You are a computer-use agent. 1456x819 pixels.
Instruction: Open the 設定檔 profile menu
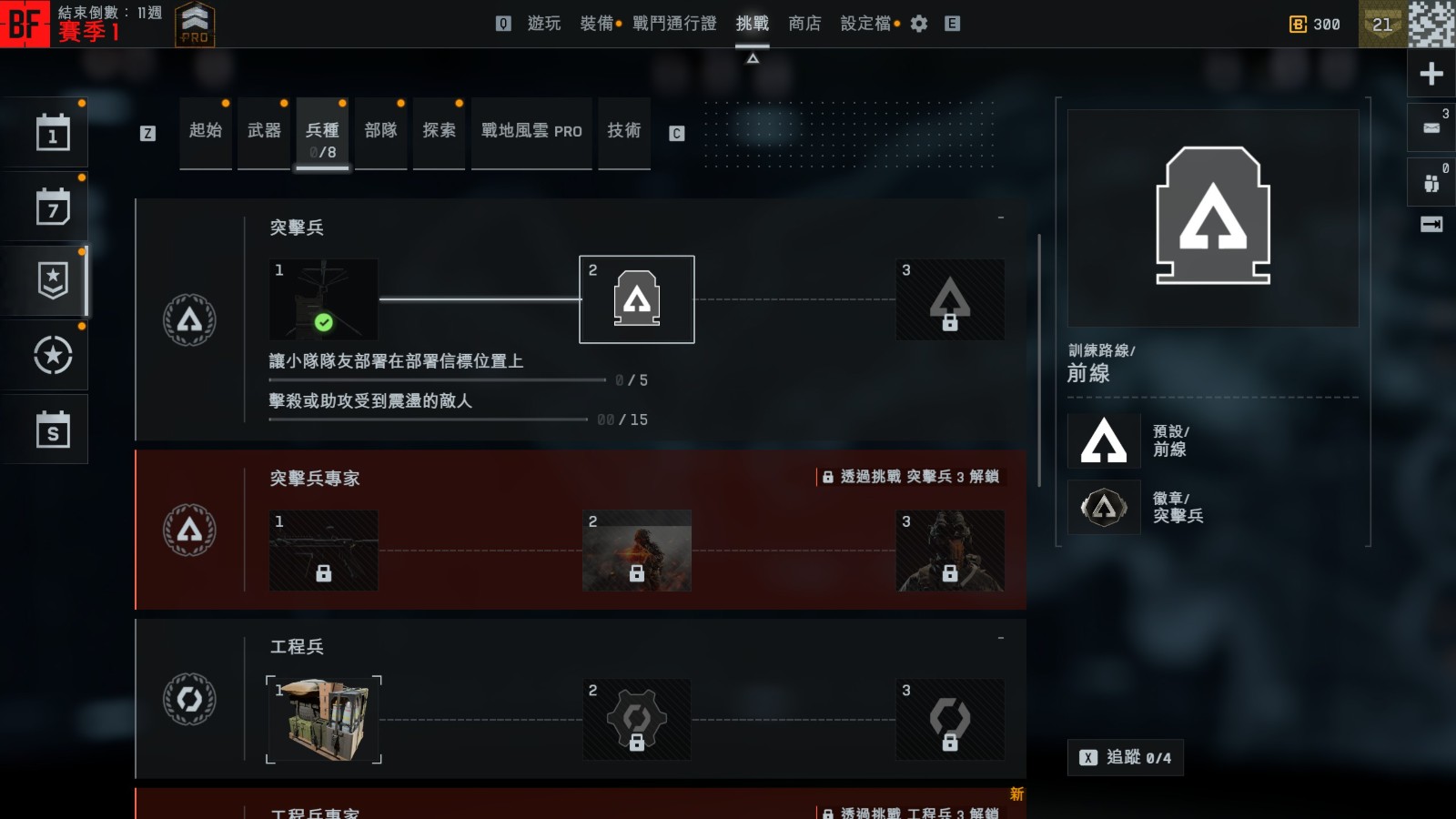[x=865, y=24]
